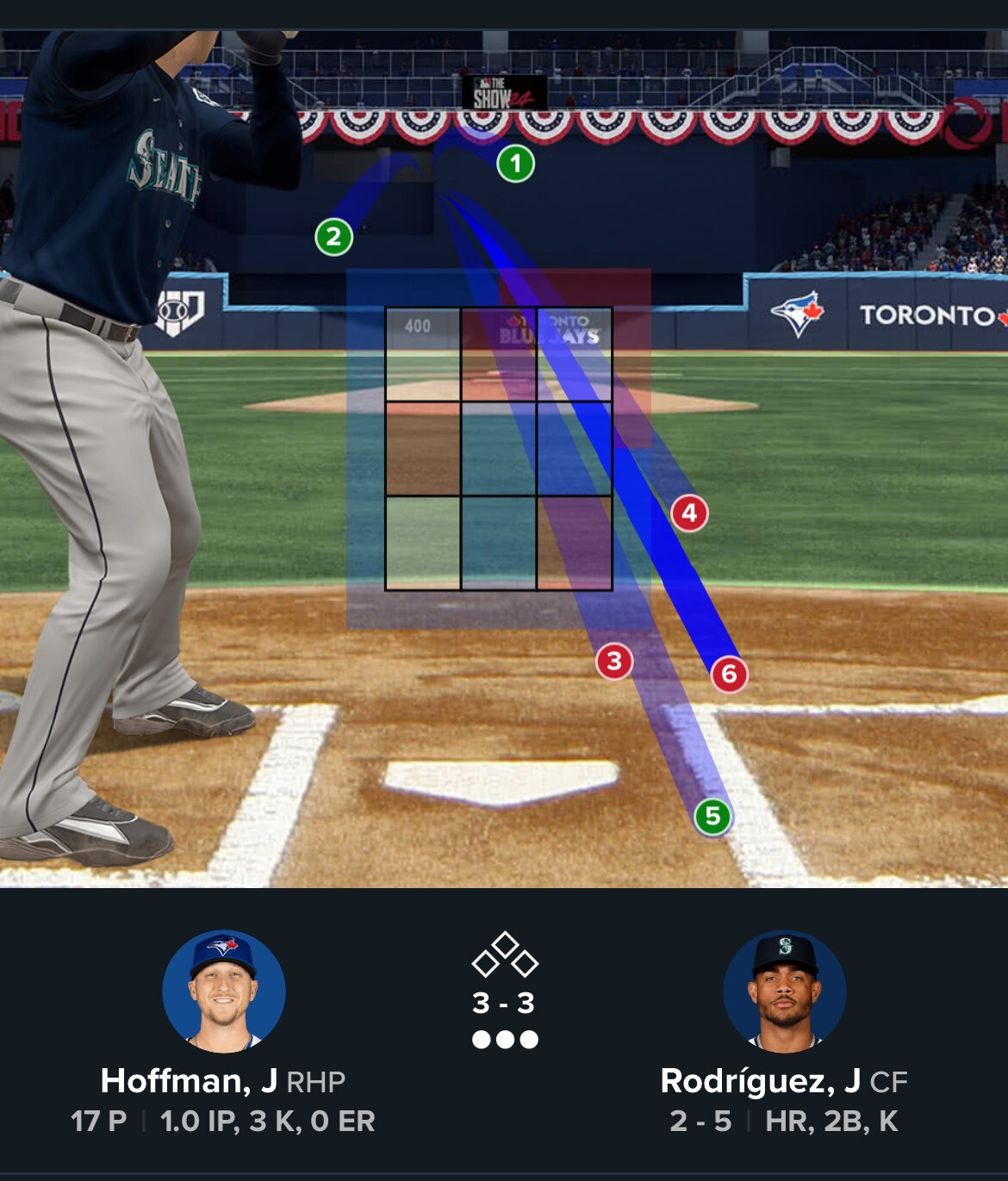Tap pitch marker number 2

coord(334,237)
